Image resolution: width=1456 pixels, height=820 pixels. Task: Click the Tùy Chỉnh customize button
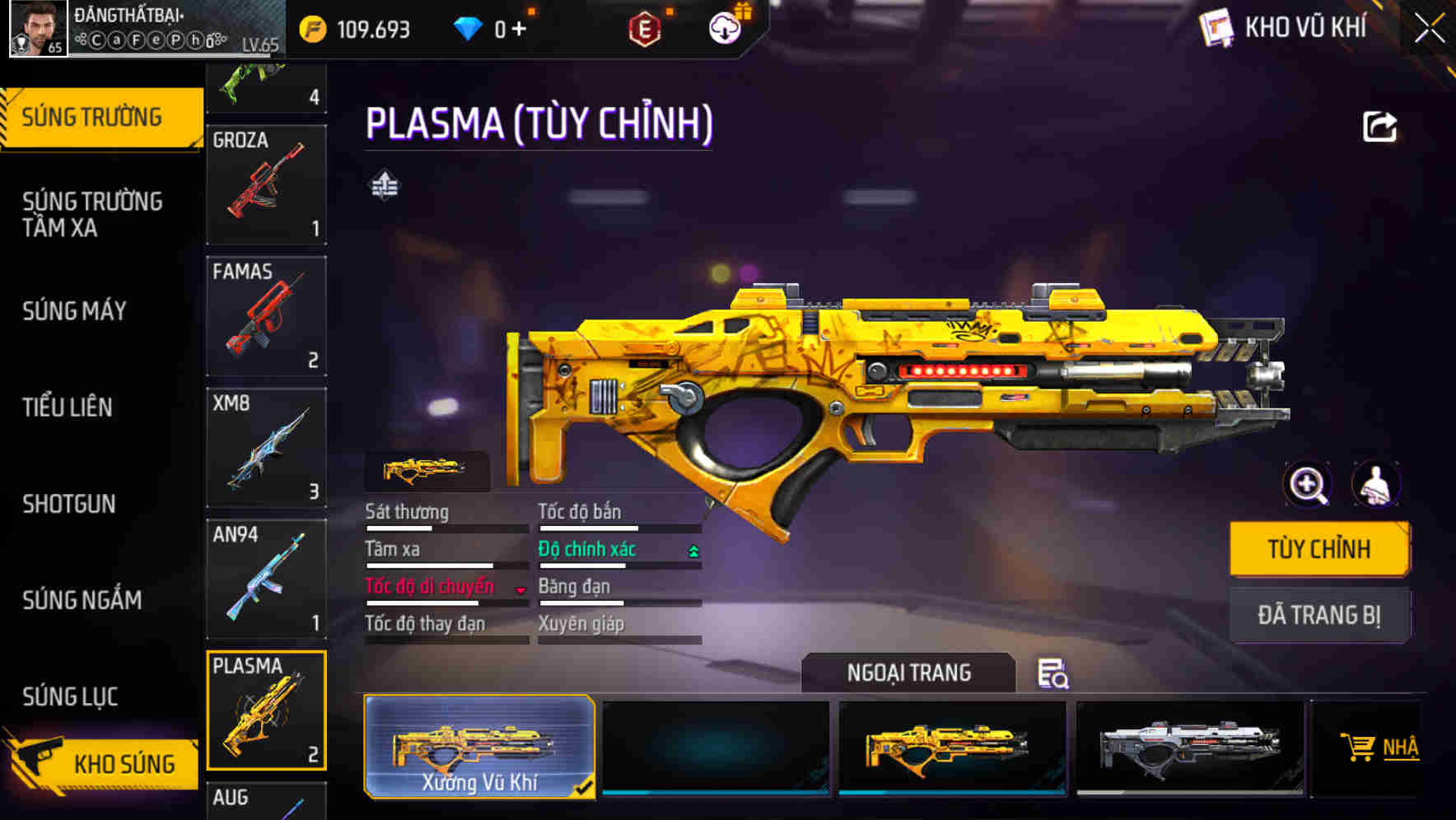[x=1319, y=549]
